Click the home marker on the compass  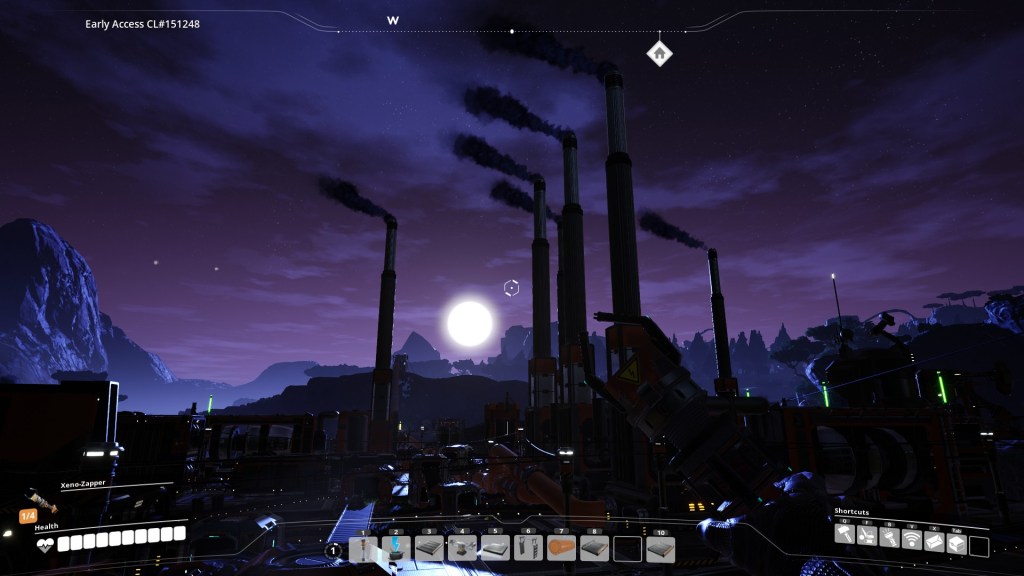659,53
